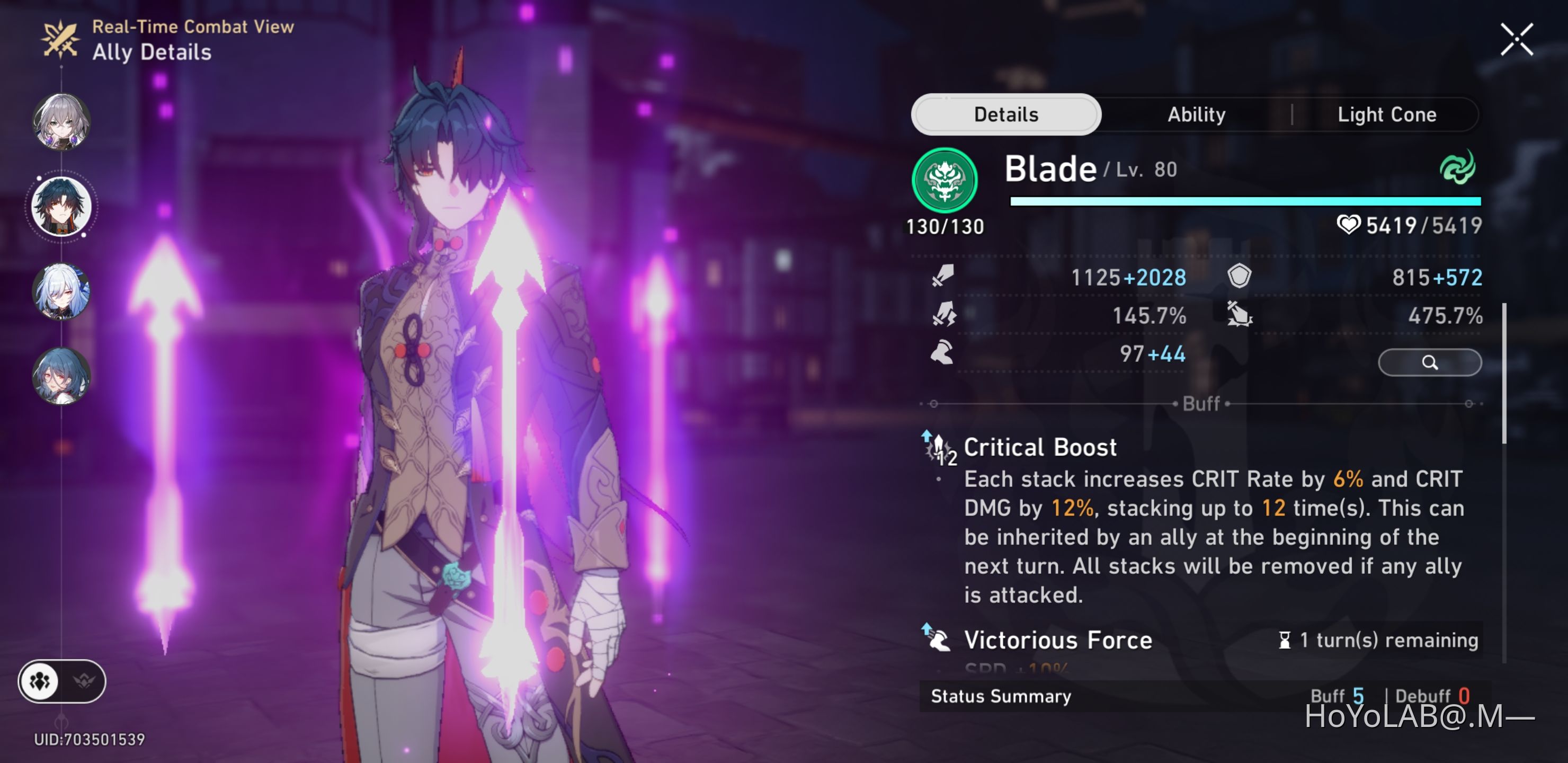This screenshot has height=763, width=1568.
Task: Expand the Victorious Force buff details
Action: (1057, 640)
